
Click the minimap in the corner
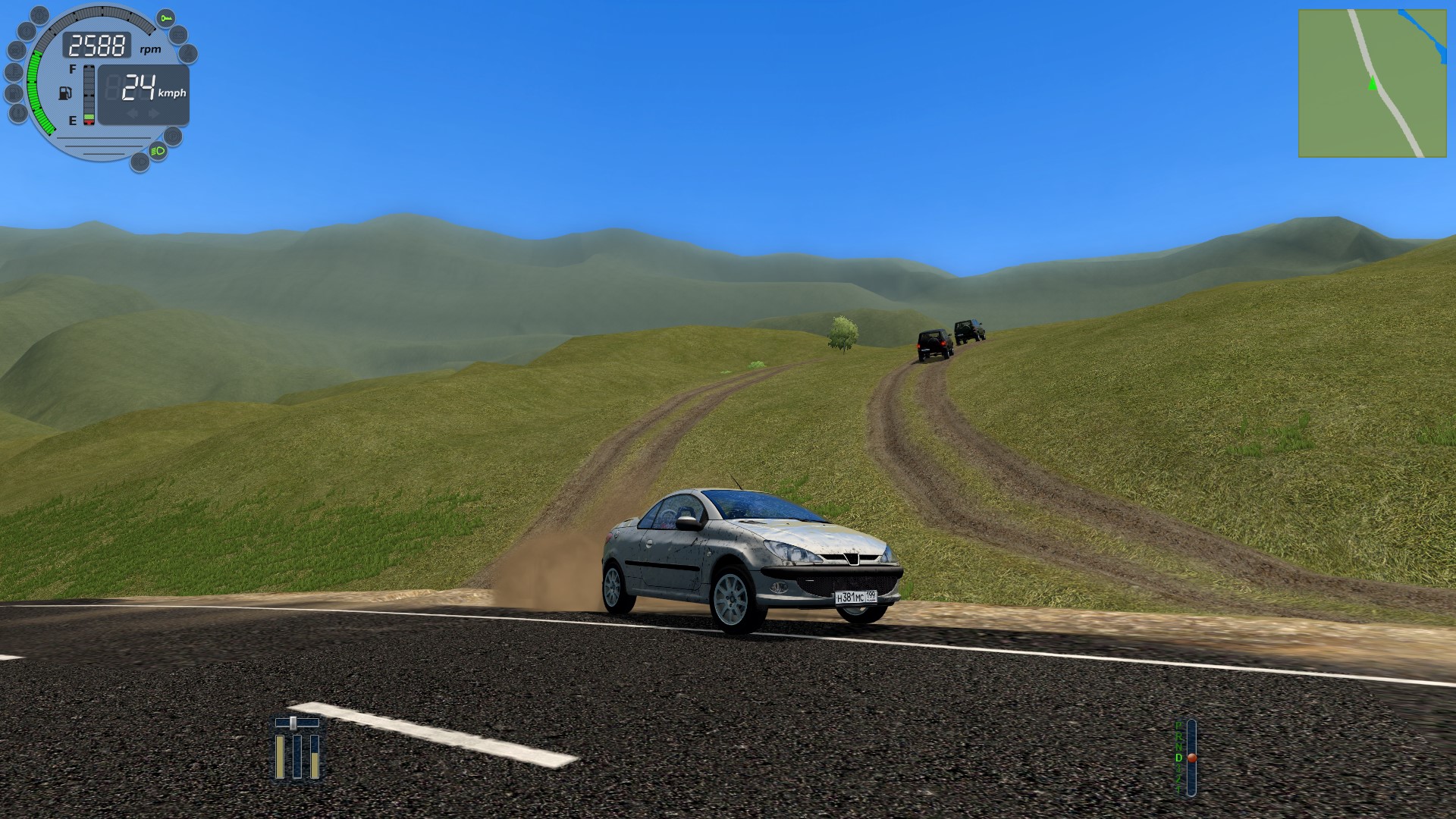pyautogui.click(x=1372, y=83)
